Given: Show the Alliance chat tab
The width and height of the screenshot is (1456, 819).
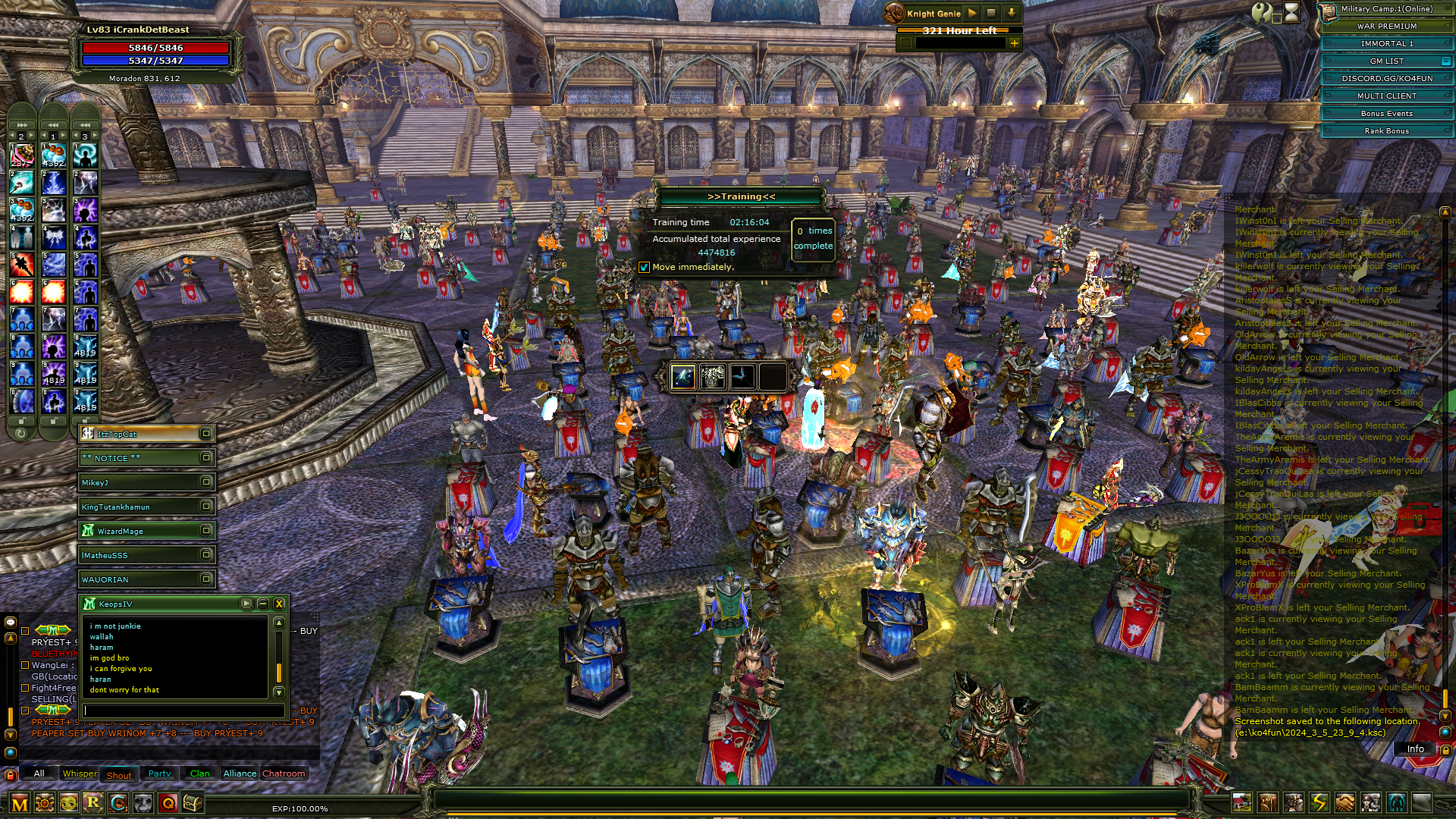Looking at the screenshot, I should click(240, 773).
